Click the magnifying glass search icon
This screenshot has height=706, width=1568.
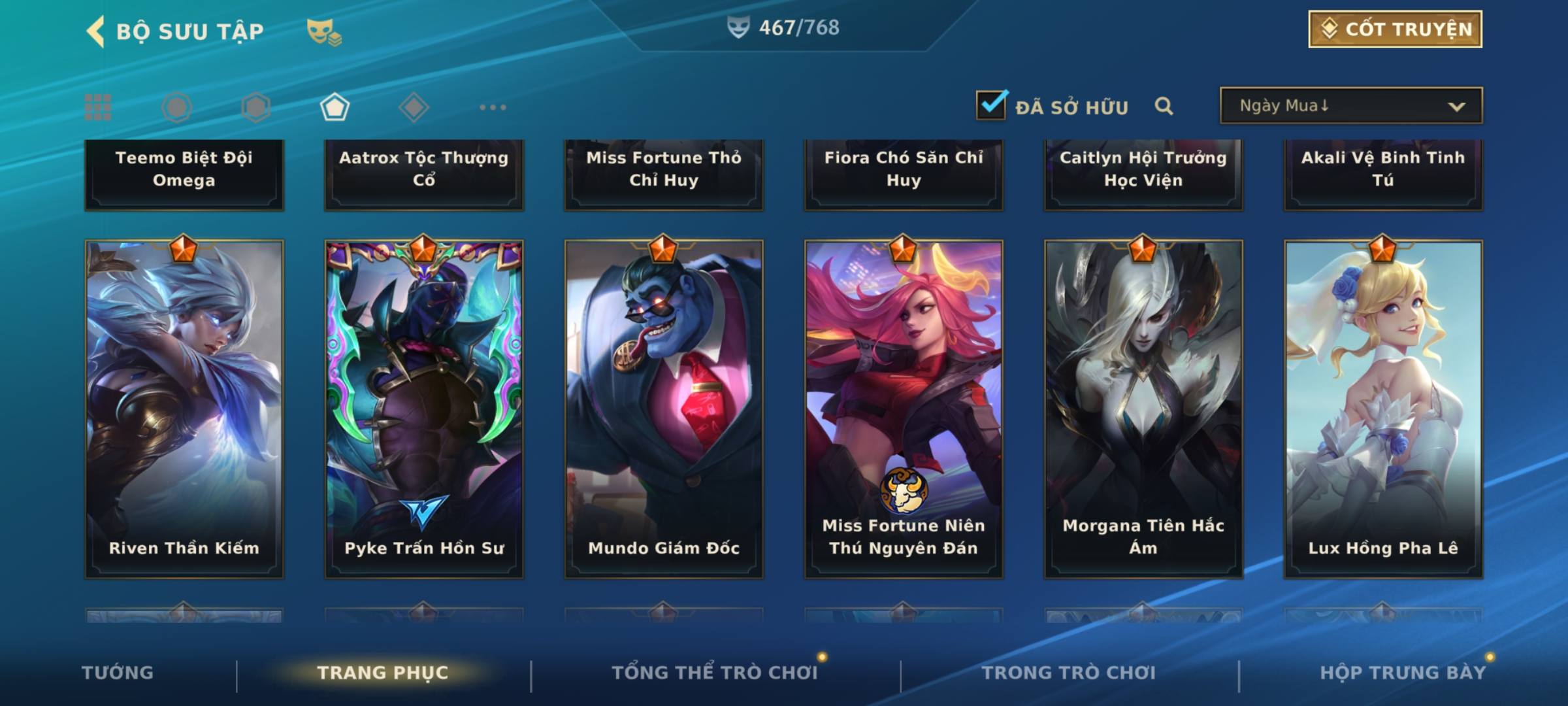1164,106
